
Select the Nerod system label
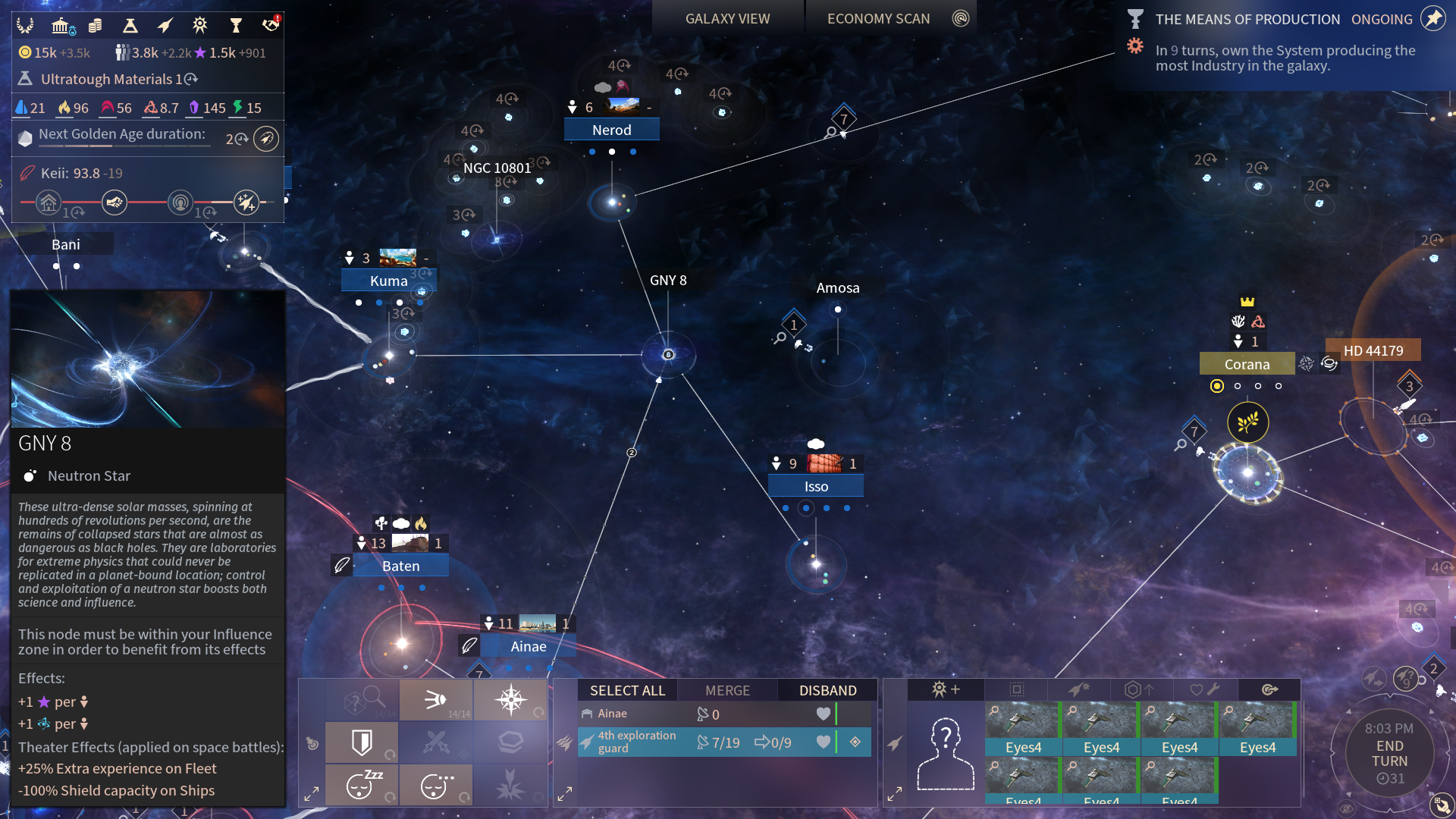(611, 130)
